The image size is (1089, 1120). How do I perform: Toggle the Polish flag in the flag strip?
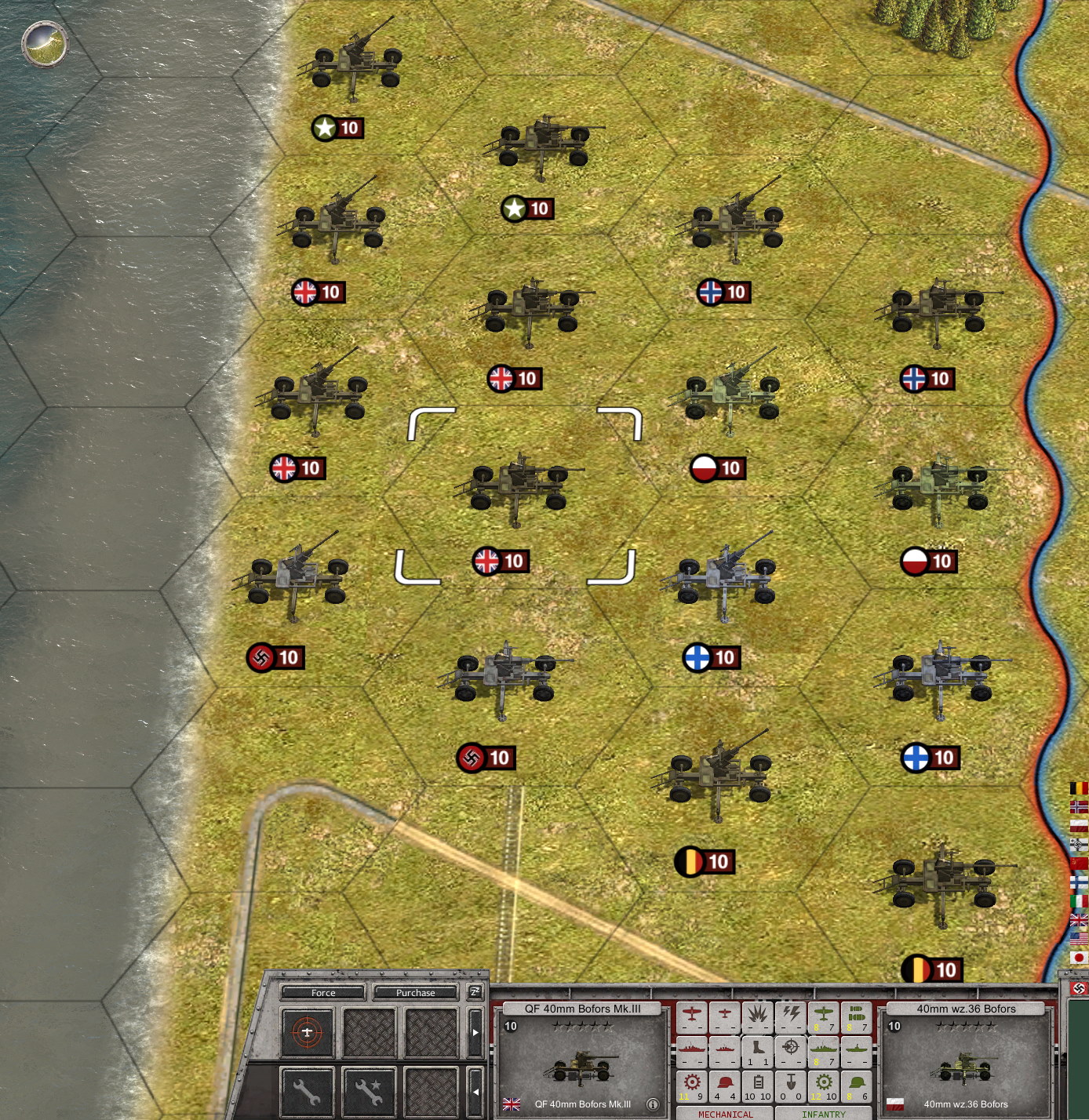coord(1078,824)
